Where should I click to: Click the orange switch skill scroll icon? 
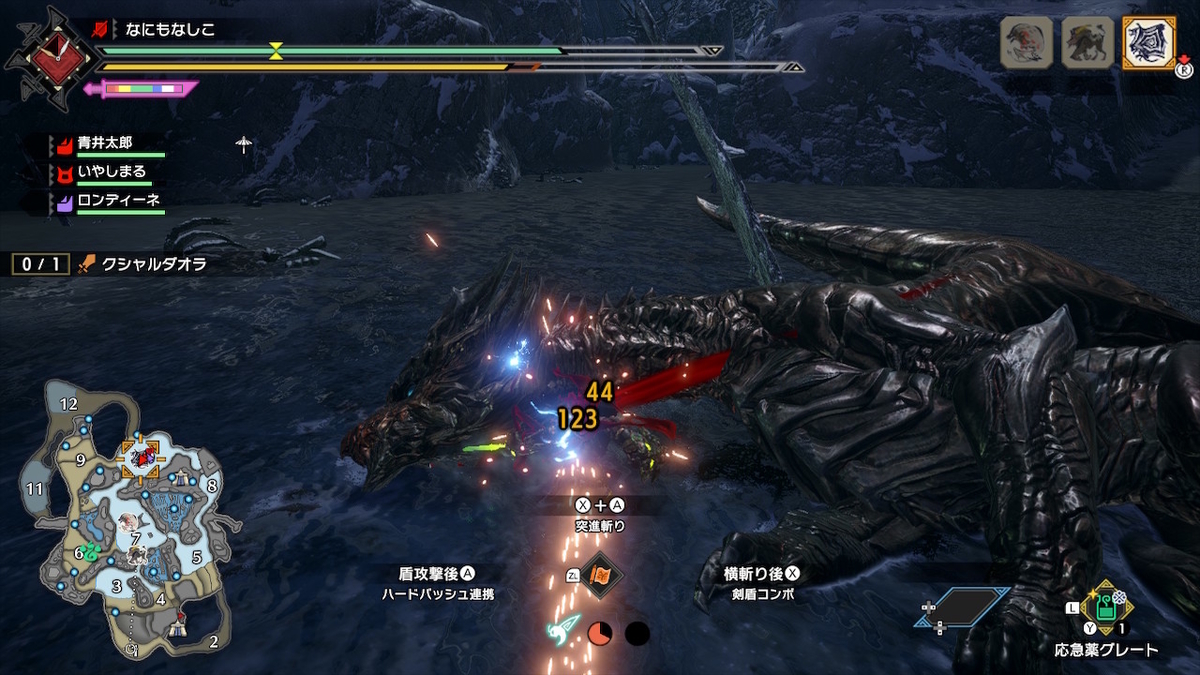pyautogui.click(x=600, y=575)
